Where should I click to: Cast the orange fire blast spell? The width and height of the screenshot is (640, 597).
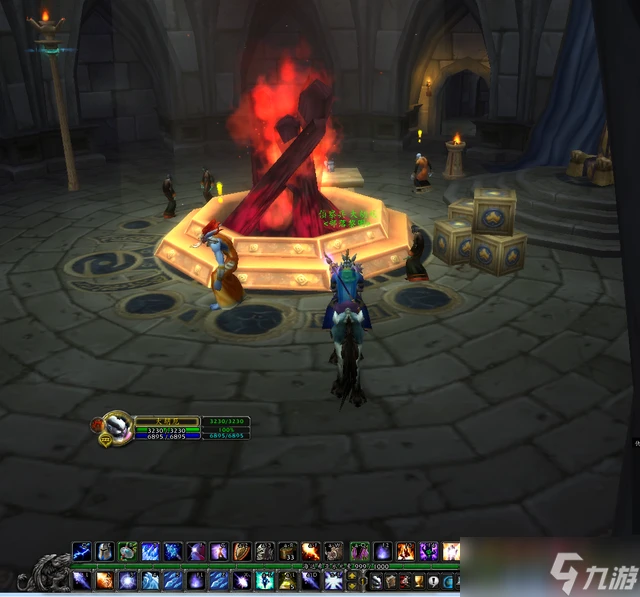310,551
